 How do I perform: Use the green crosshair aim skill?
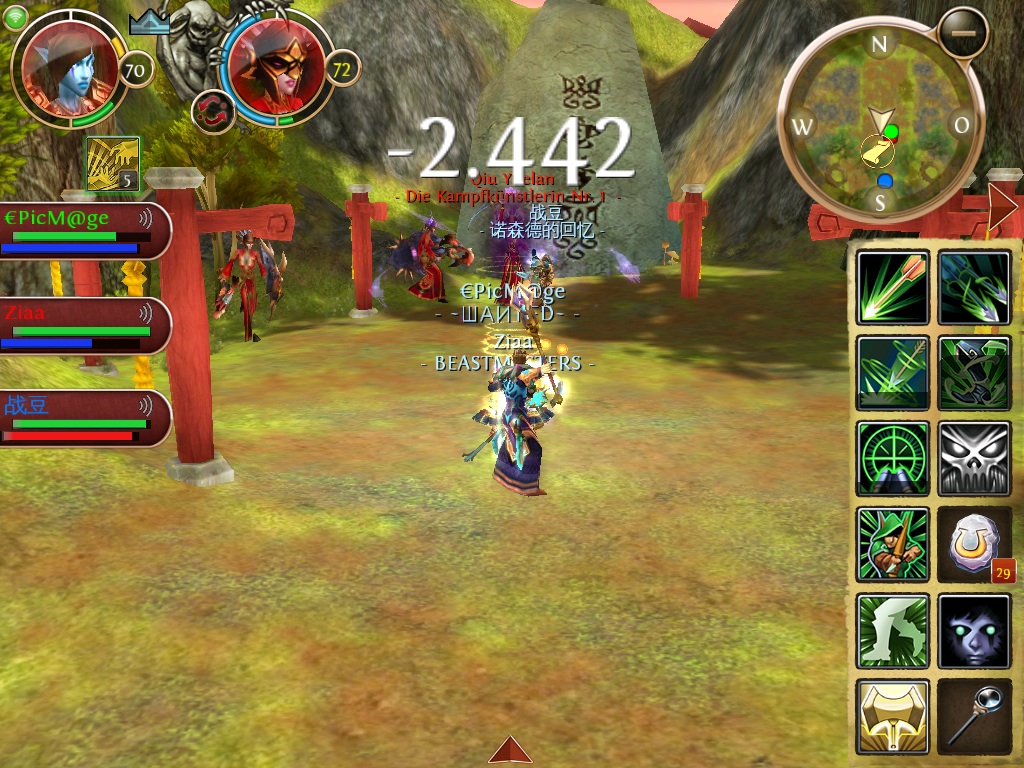(892, 459)
